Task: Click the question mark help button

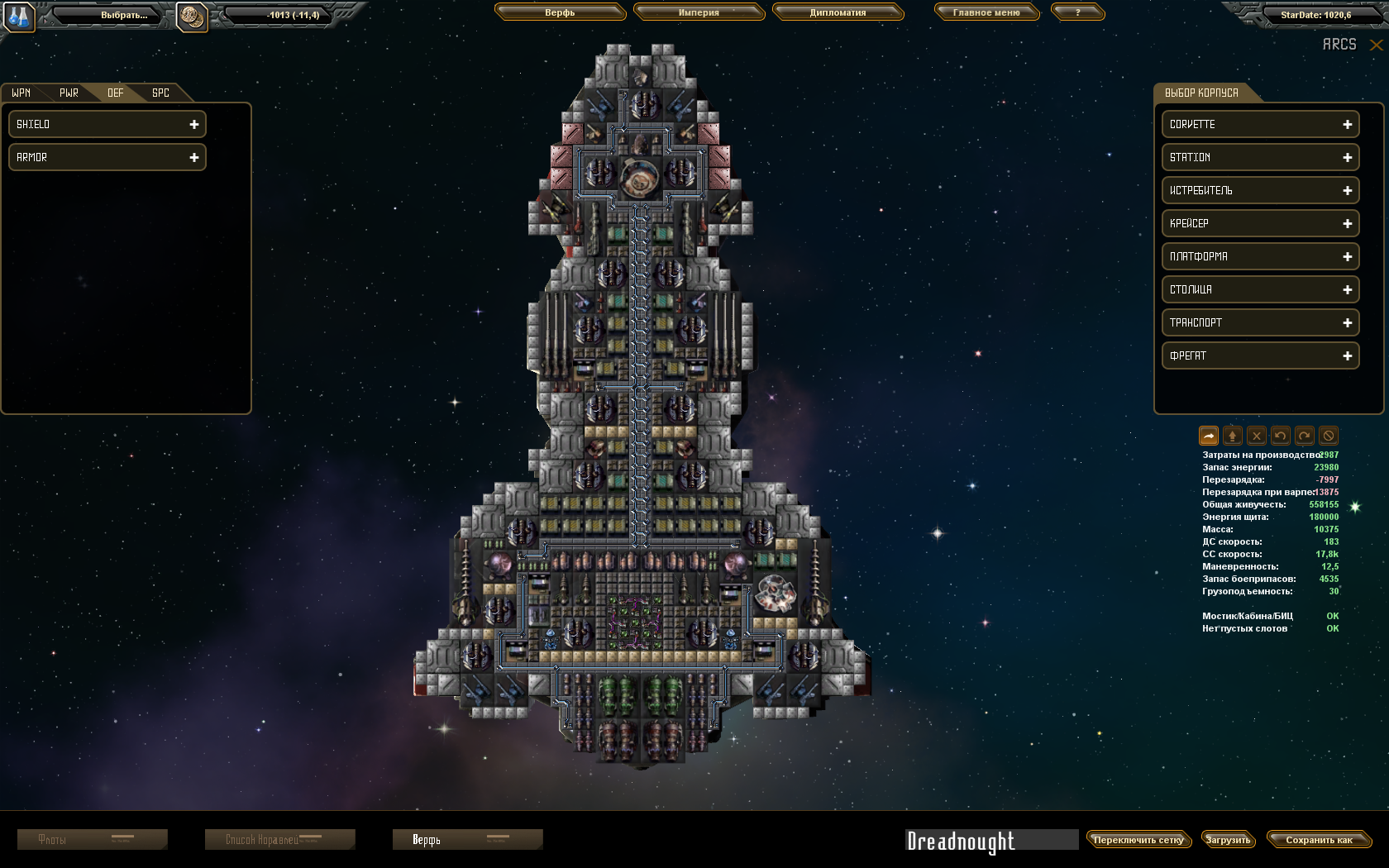Action: 1077,12
